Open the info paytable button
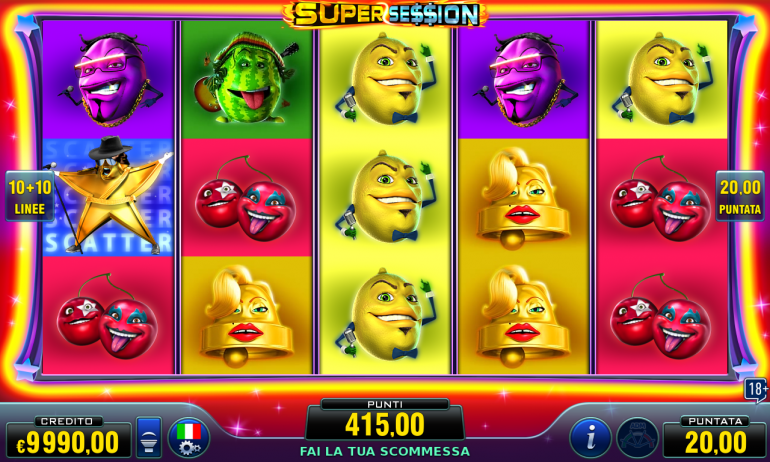The image size is (770, 462). [x=590, y=438]
